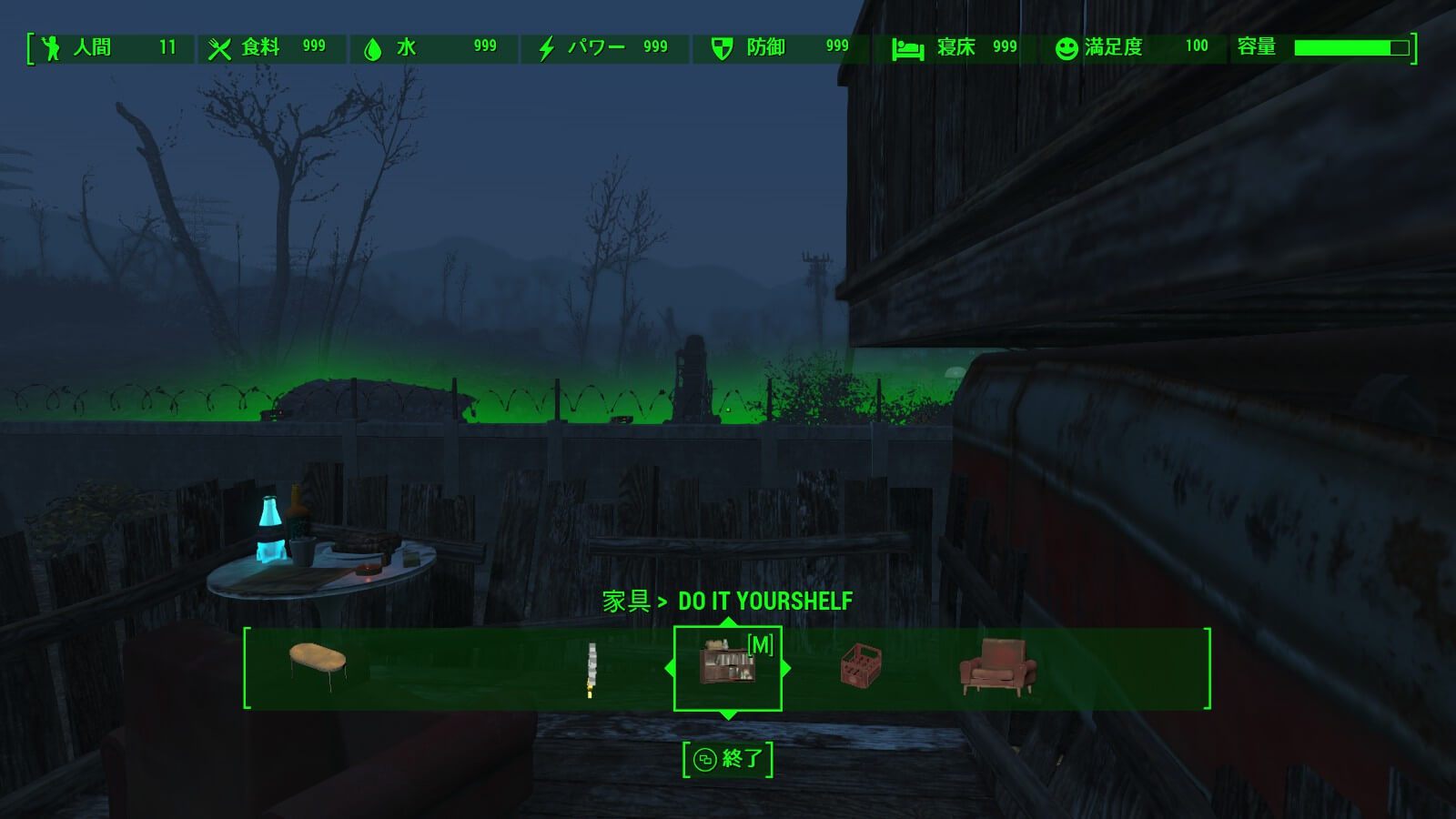Click the 人間 (people) figure icon
The height and width of the screenshot is (819, 1456).
pos(52,46)
